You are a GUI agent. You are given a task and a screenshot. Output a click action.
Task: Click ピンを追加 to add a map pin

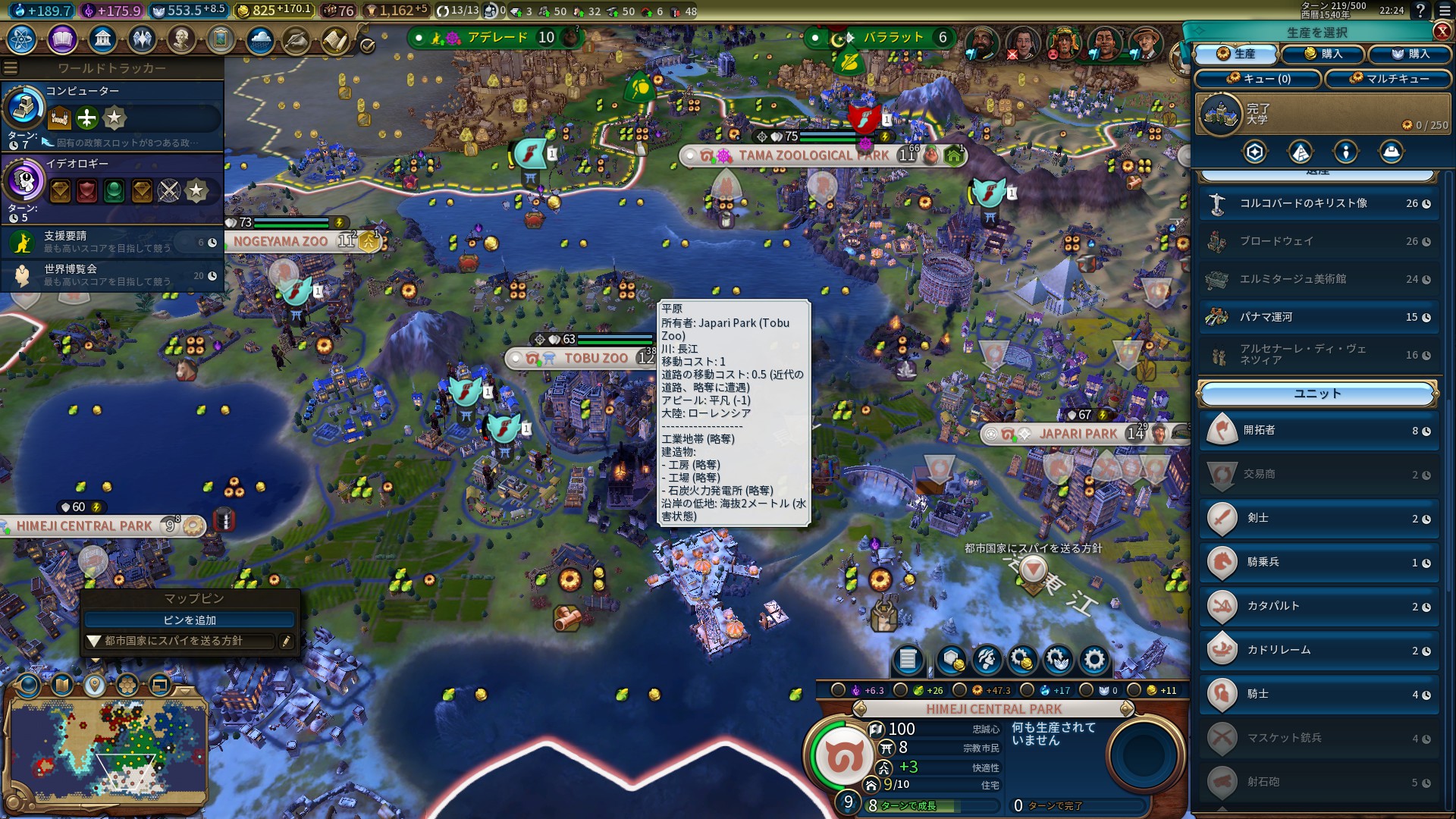pos(190,620)
